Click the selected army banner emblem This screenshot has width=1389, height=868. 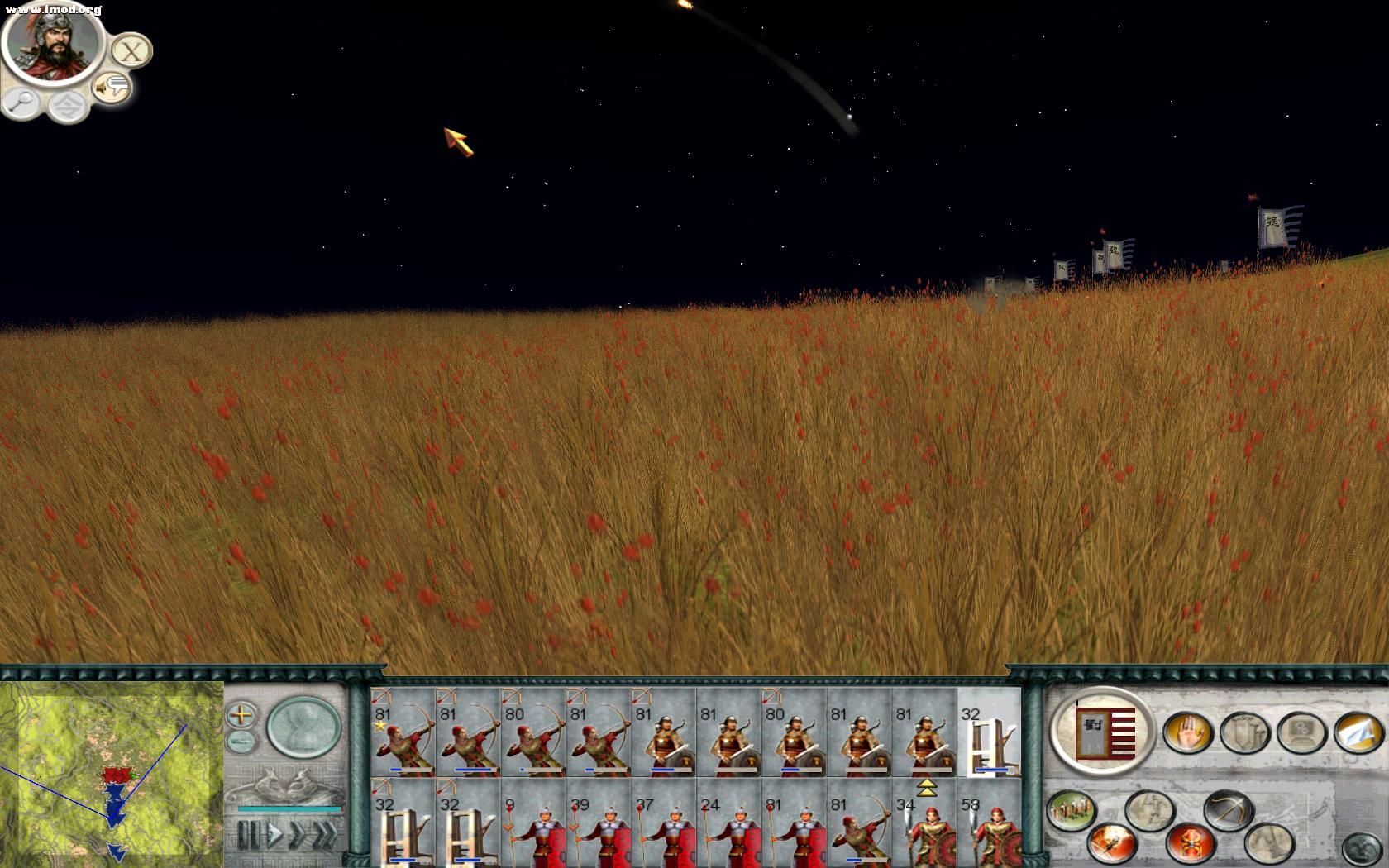click(x=1103, y=731)
